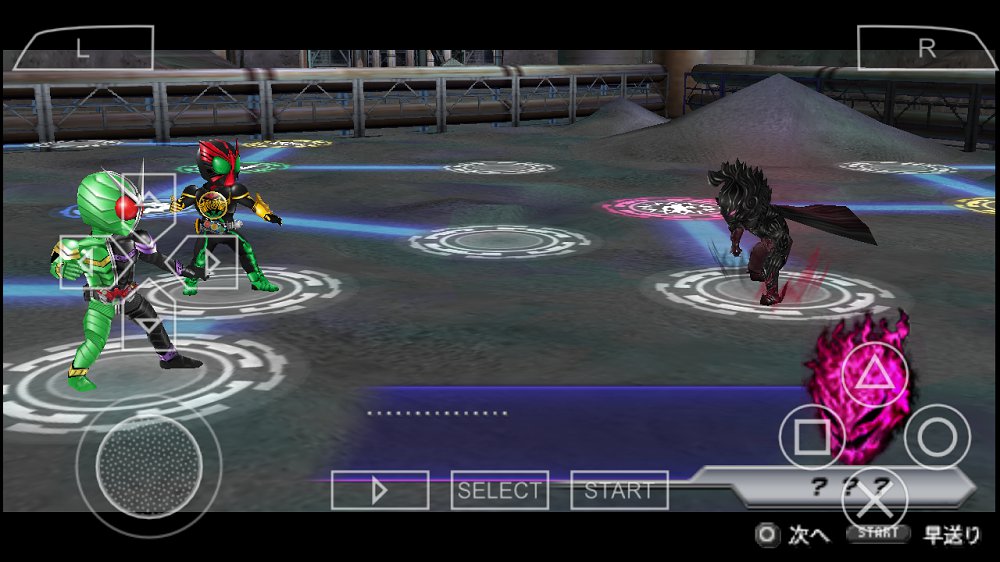Image resolution: width=1000 pixels, height=562 pixels.
Task: Tap the on-screen cross button
Action: click(x=874, y=498)
